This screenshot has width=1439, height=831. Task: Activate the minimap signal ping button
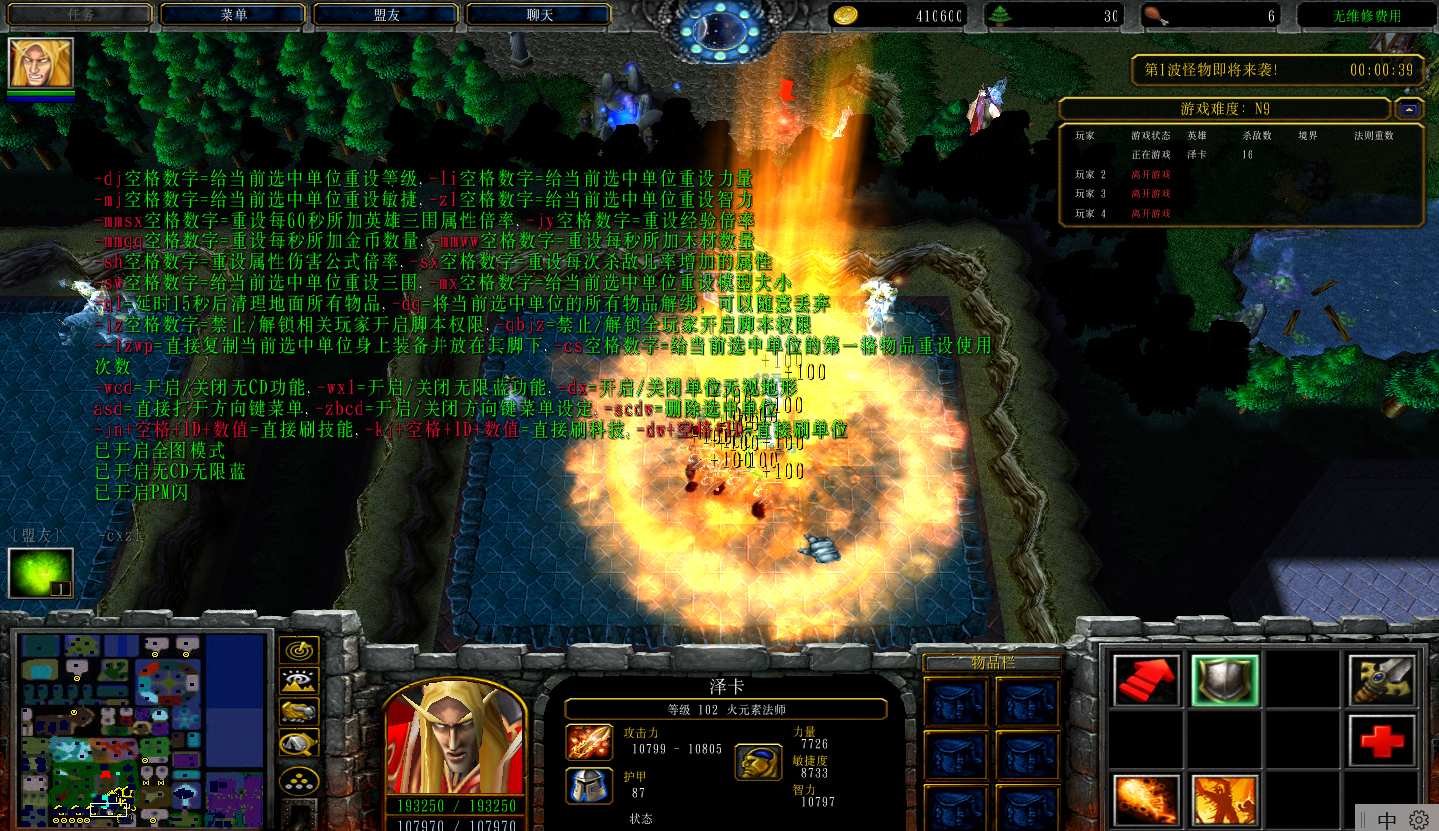[x=299, y=652]
